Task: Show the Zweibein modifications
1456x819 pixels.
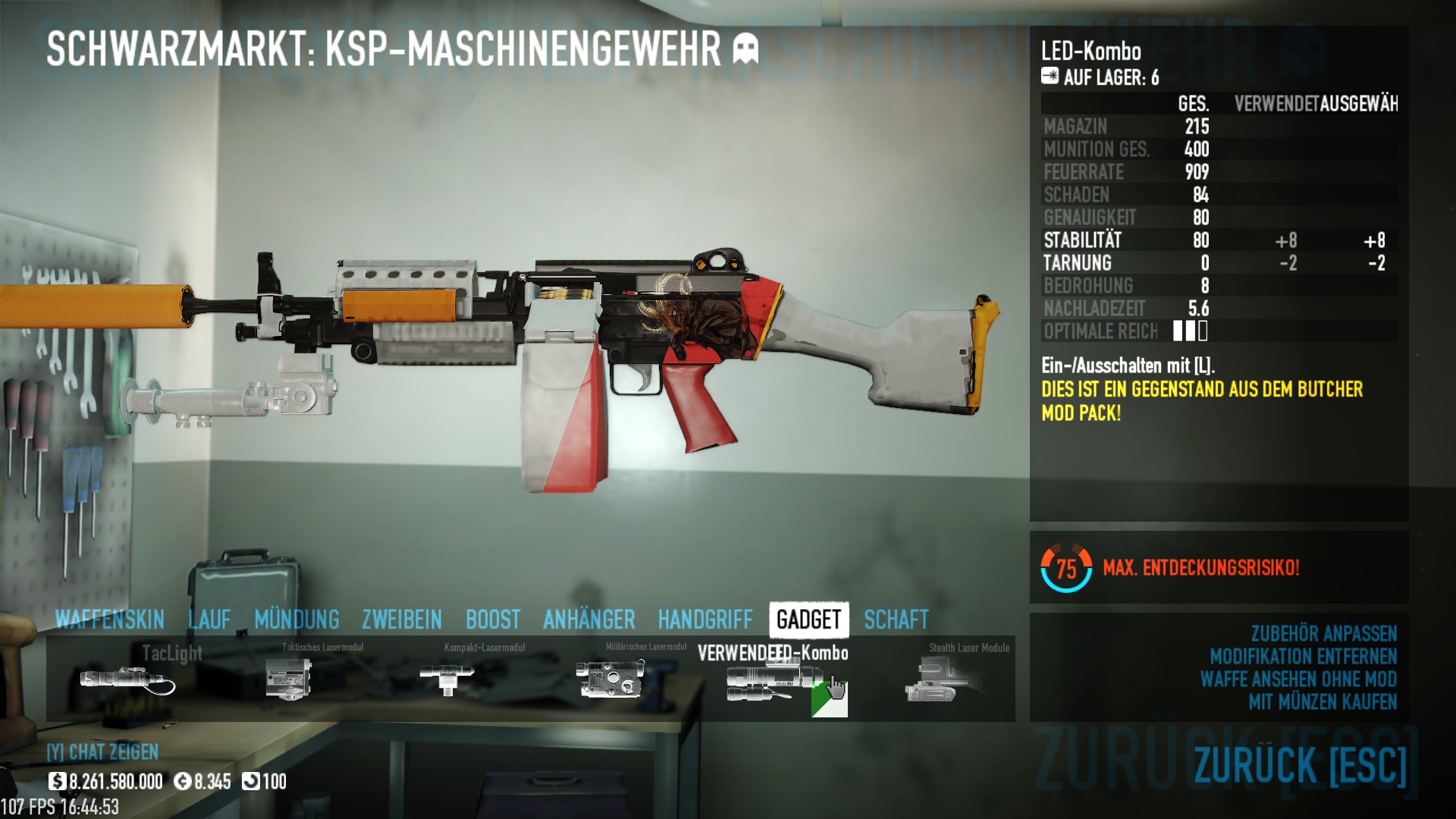Action: tap(402, 620)
